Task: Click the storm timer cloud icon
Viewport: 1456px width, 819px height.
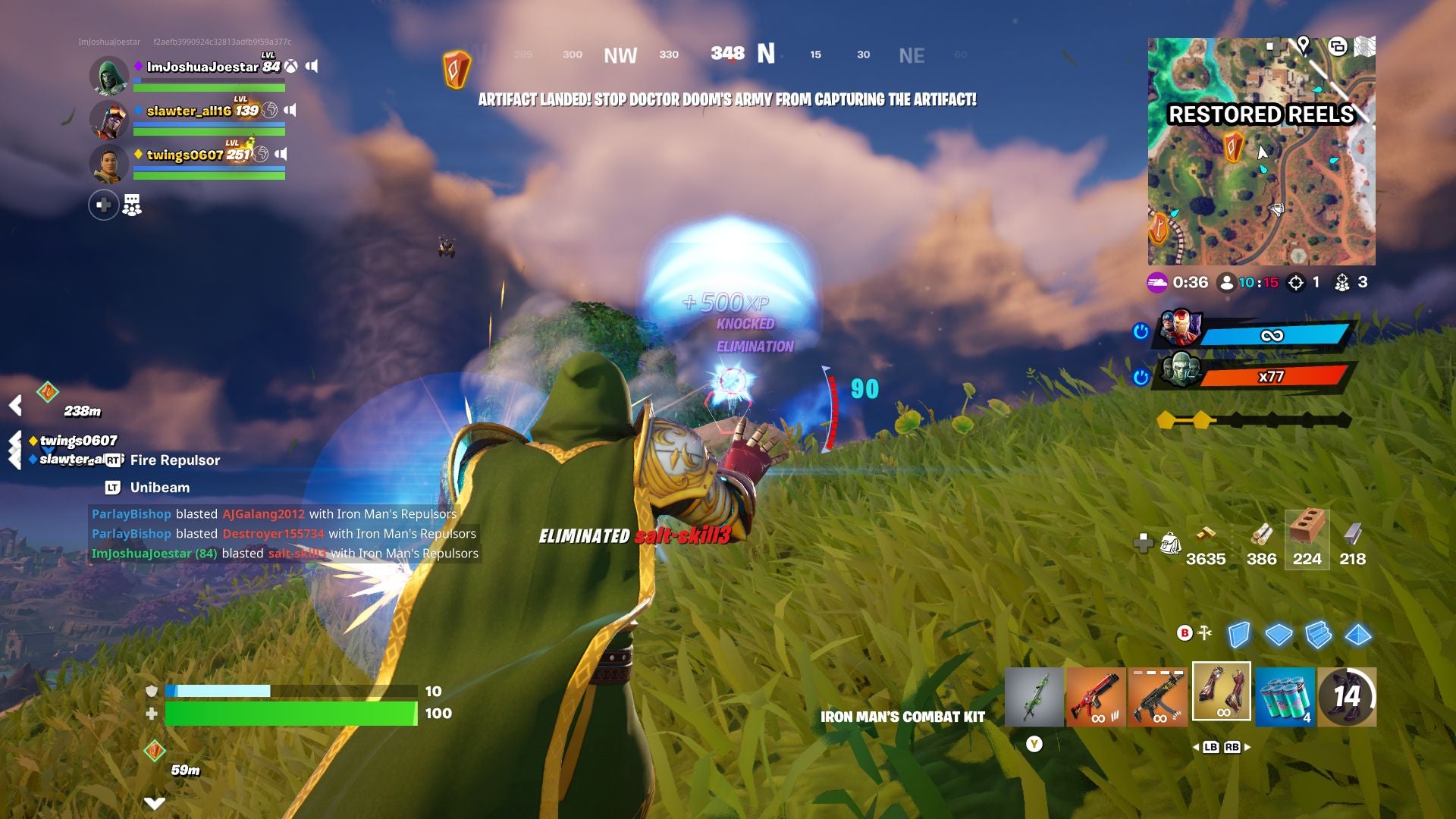Action: [1156, 281]
